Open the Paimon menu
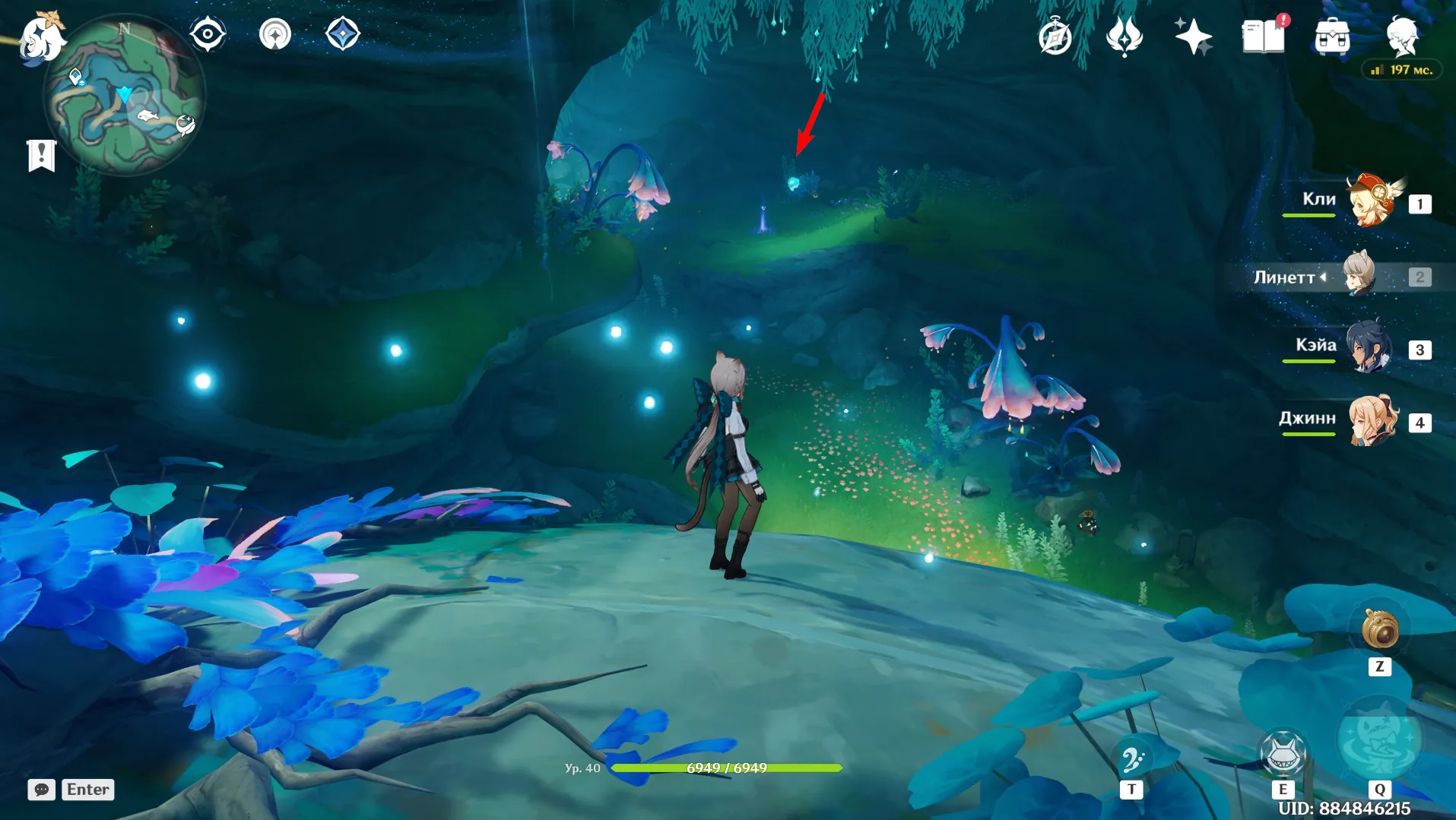Viewport: 1456px width, 820px height. (x=41, y=36)
